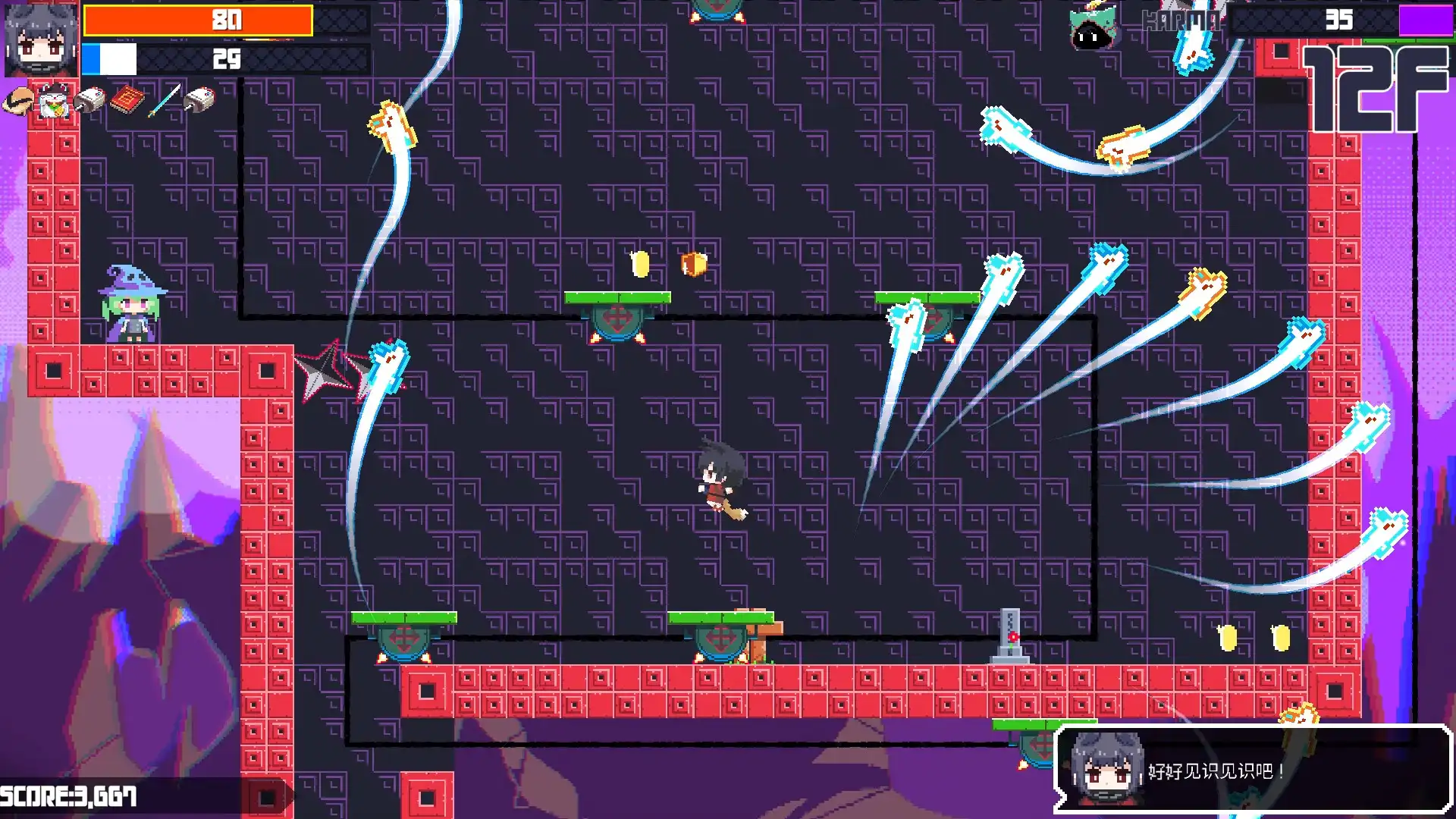Click the first rice ball item icon
1456x819 pixels.
coord(91,99)
